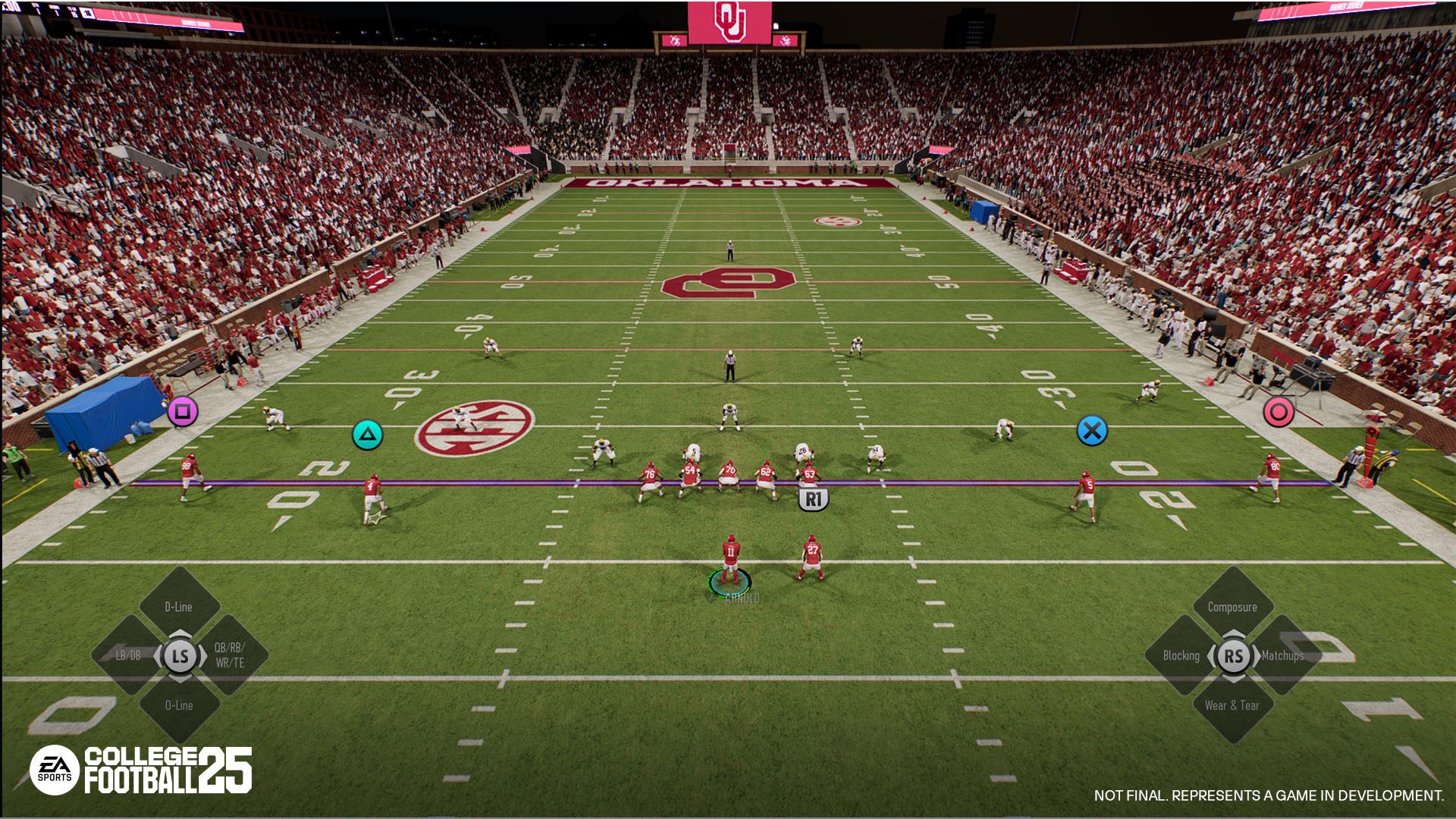Click the LS stick icon
This screenshot has height=819, width=1456.
(x=180, y=657)
